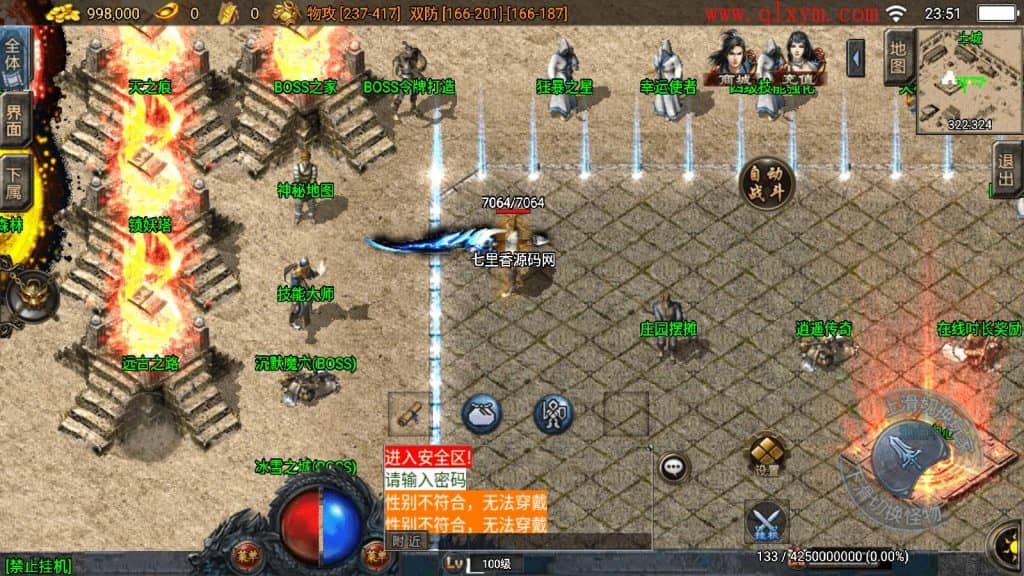Open the chat speech bubble button
Viewport: 1024px width, 576px height.
click(x=673, y=466)
